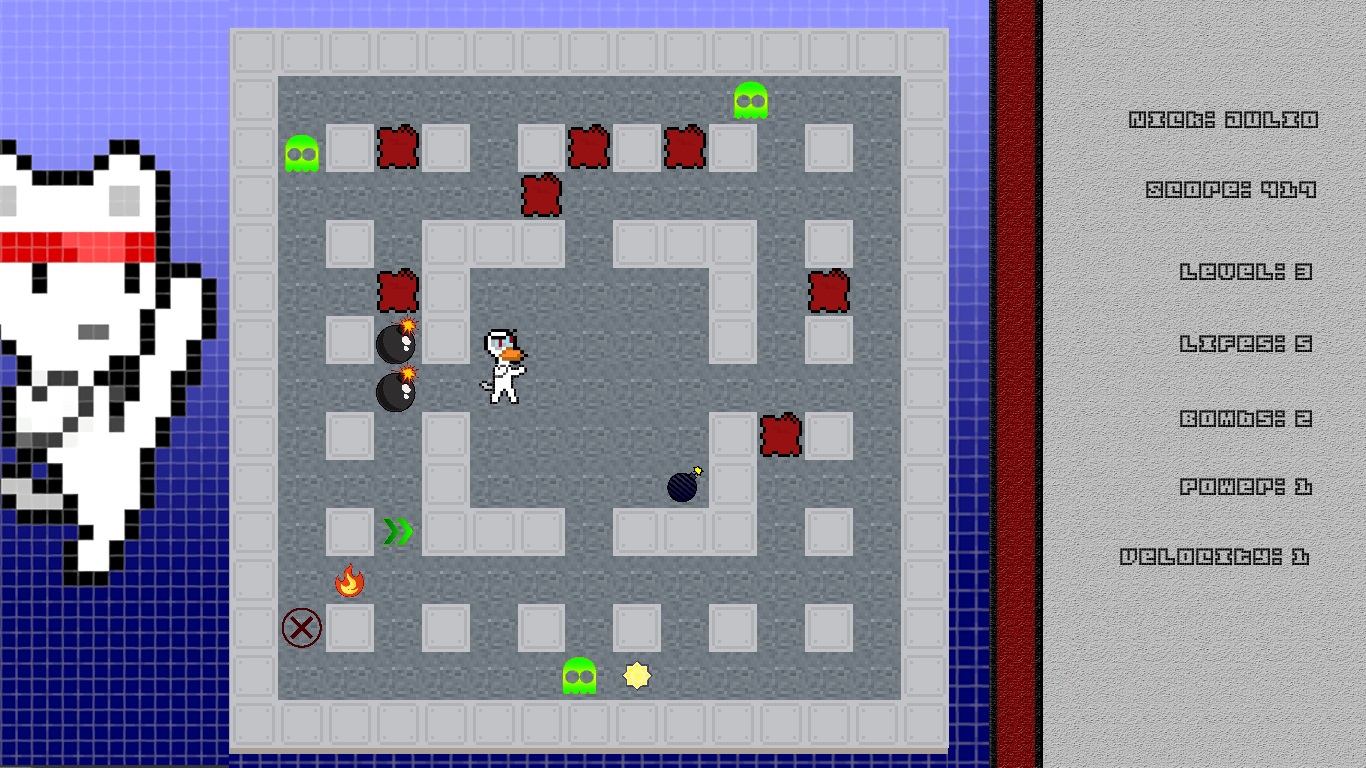Viewport: 1366px width, 768px height.
Task: Select the Power: 1 stat
Action: tap(1245, 488)
